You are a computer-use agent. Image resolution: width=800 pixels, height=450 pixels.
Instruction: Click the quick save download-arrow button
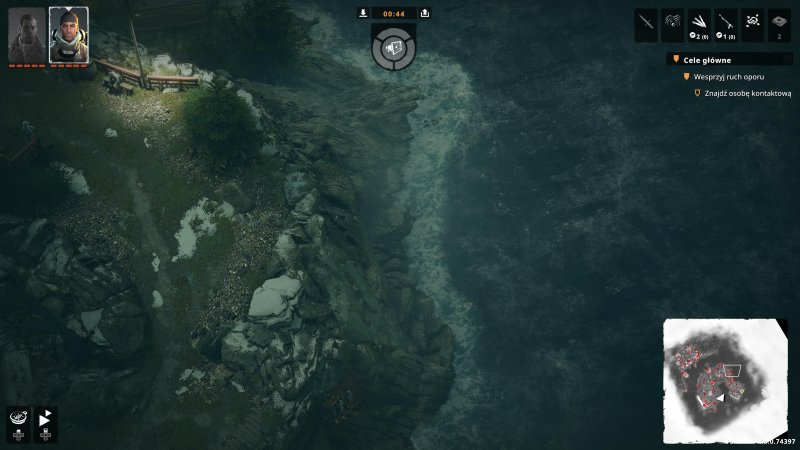(363, 13)
